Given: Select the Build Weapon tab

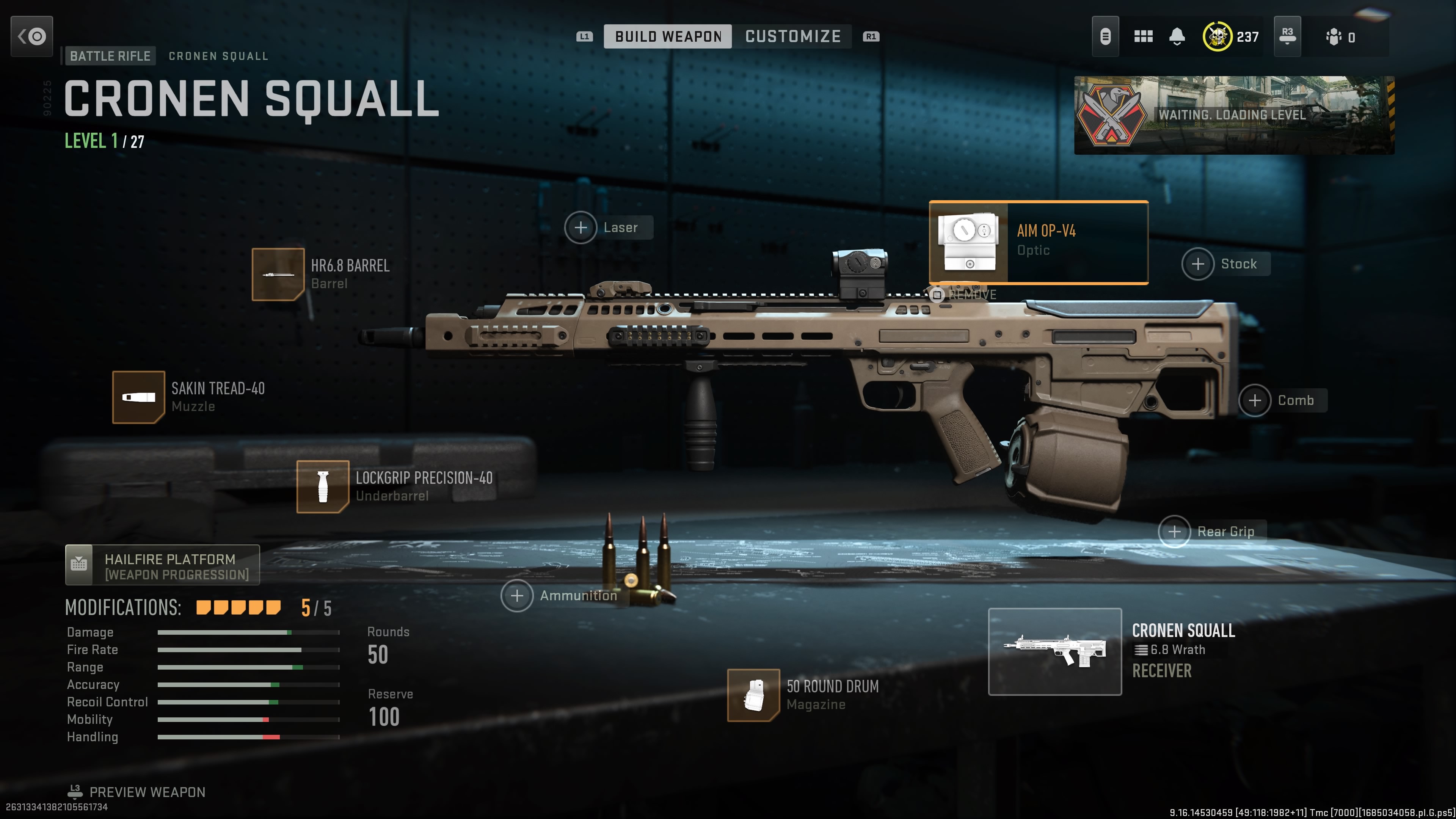Looking at the screenshot, I should 668,36.
